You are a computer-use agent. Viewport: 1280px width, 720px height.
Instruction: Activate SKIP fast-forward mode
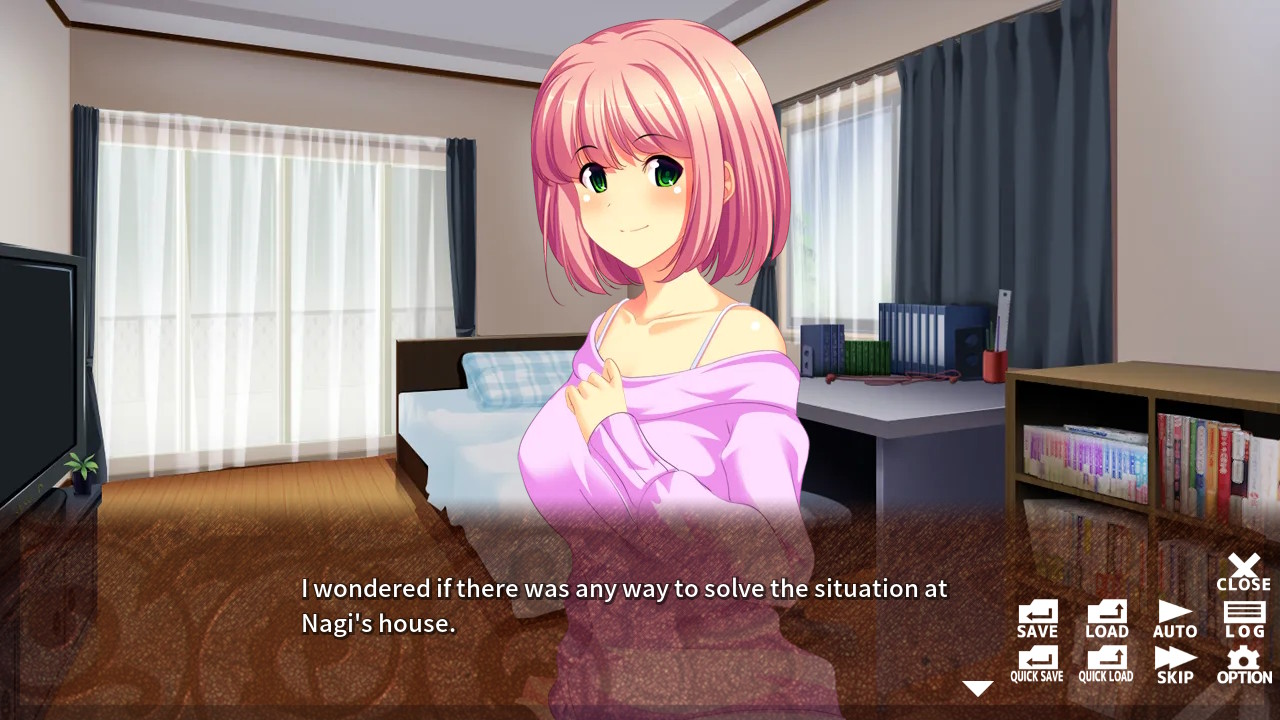[x=1175, y=663]
